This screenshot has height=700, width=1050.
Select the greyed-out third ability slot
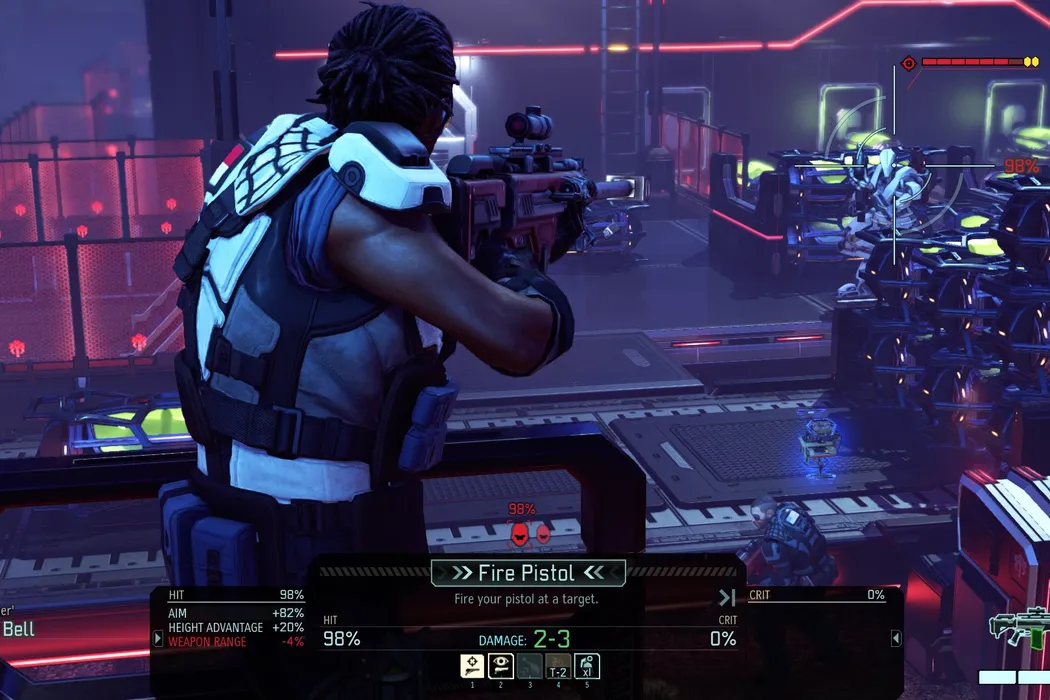(x=530, y=666)
